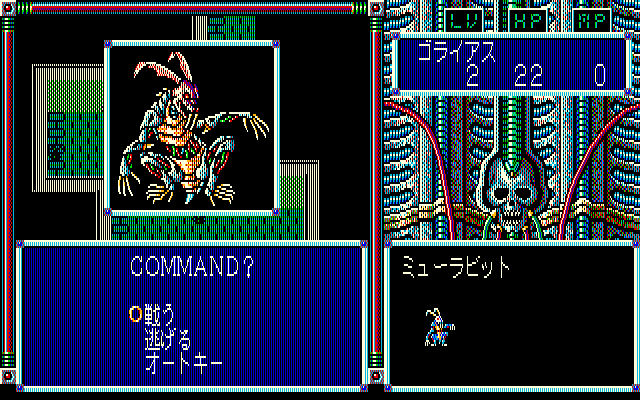Select the 逃げる (Run away) command
This screenshot has height=400, width=640.
pyautogui.click(x=168, y=335)
